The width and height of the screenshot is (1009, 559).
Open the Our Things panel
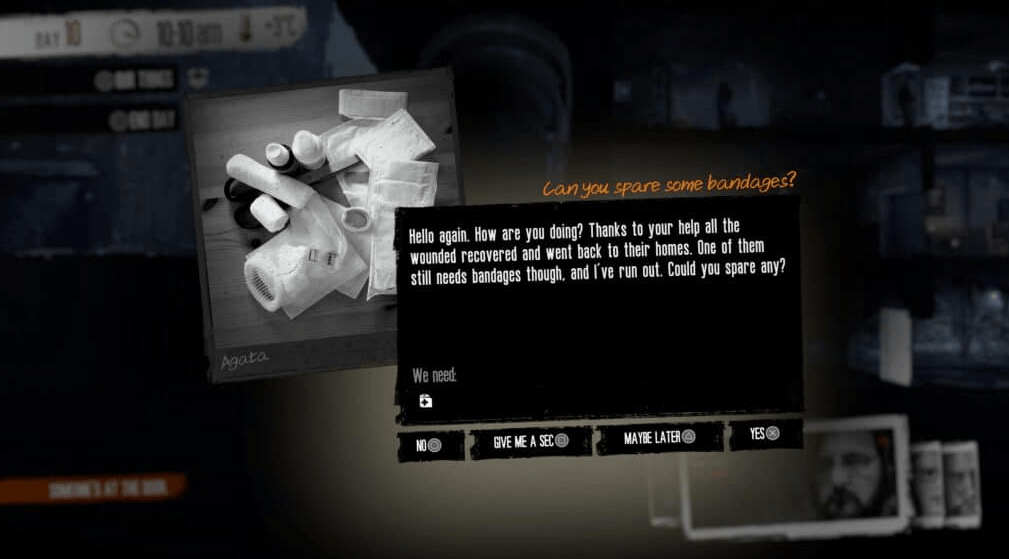point(137,80)
